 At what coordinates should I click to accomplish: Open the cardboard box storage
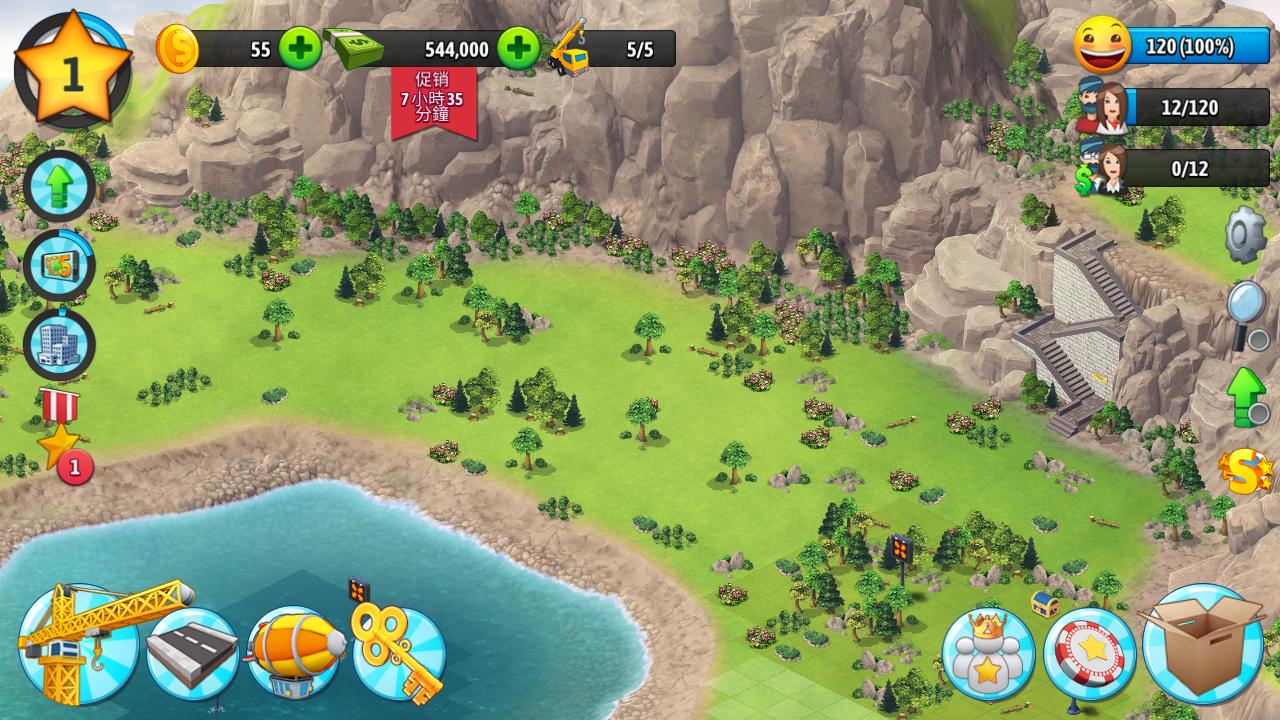point(1202,645)
